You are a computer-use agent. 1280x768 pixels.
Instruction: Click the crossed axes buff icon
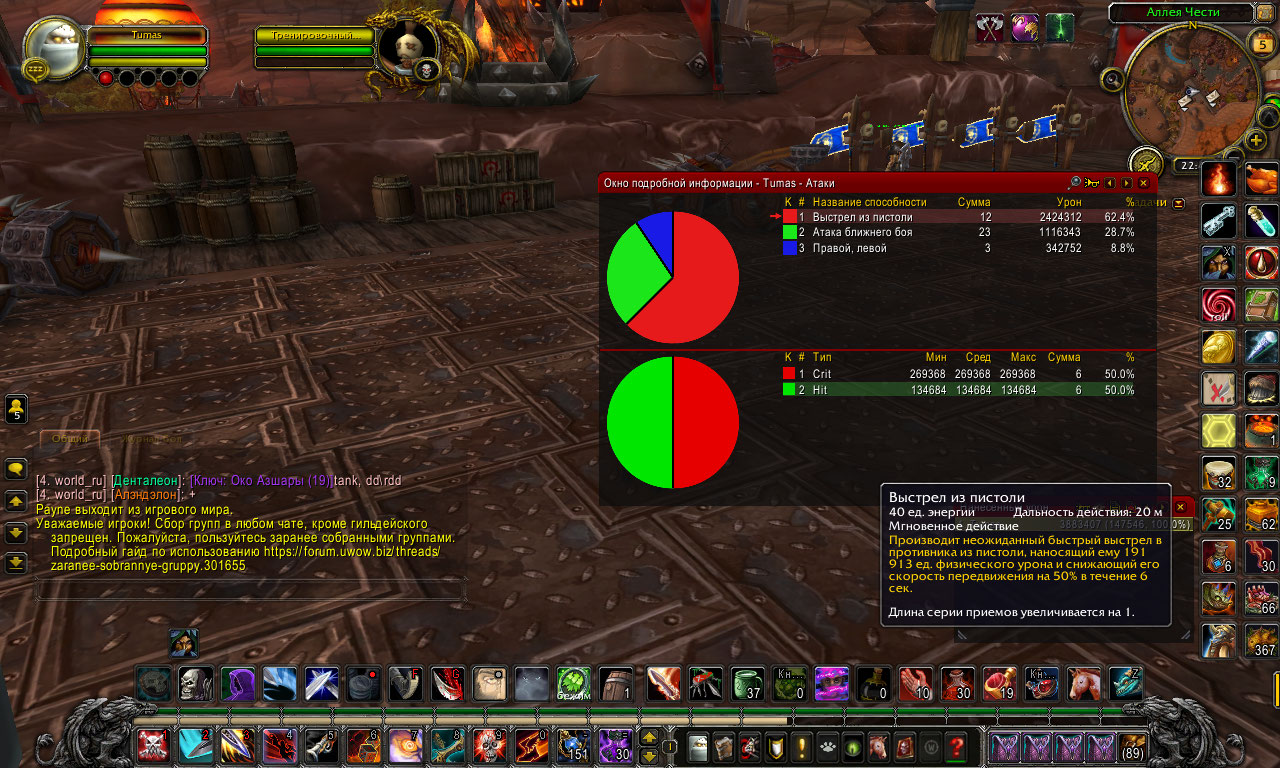click(x=990, y=28)
